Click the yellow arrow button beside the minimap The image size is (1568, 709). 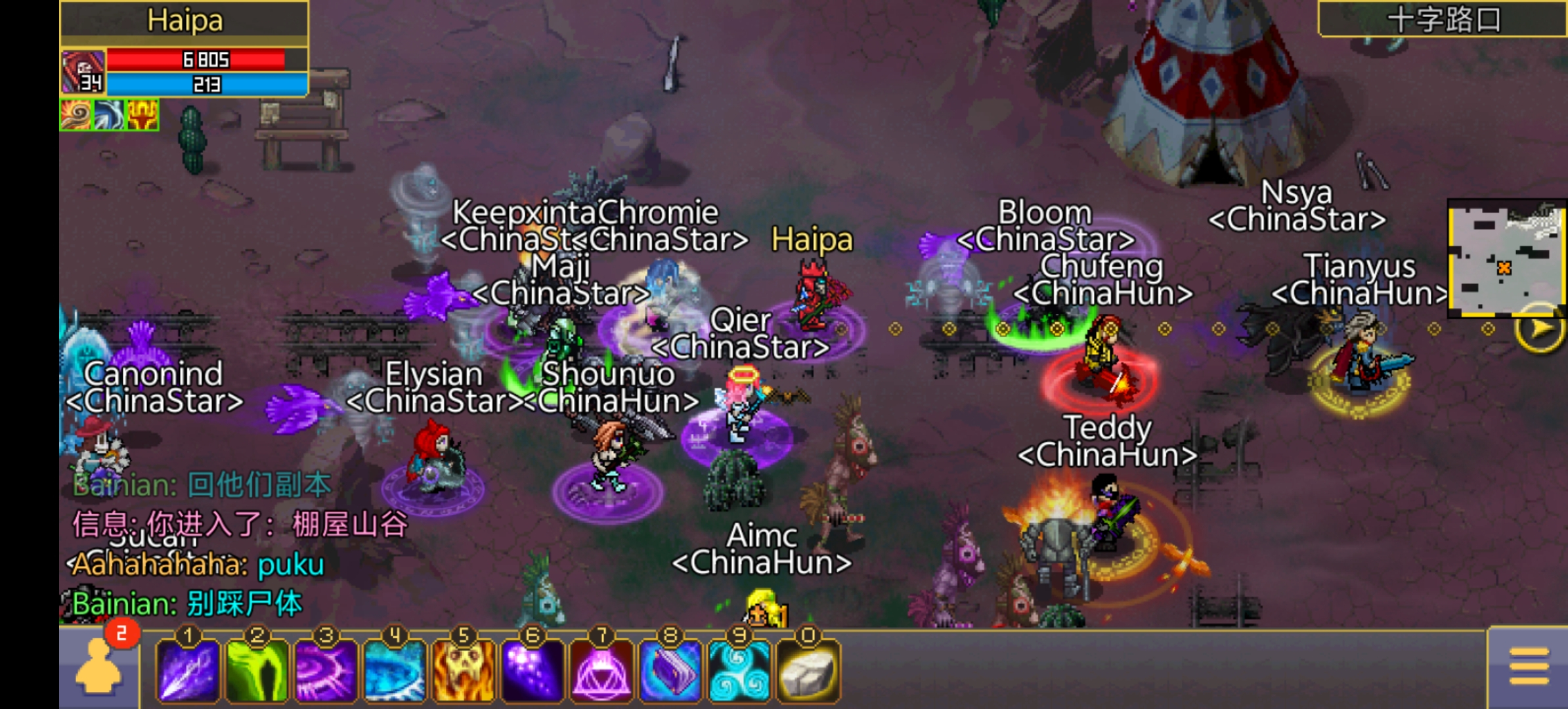pyautogui.click(x=1540, y=328)
